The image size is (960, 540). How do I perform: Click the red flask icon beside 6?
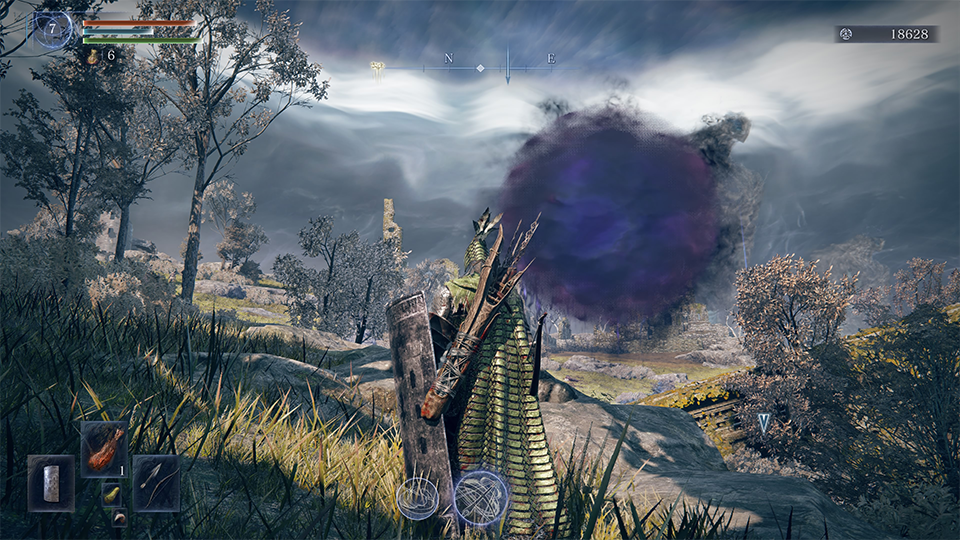92,57
